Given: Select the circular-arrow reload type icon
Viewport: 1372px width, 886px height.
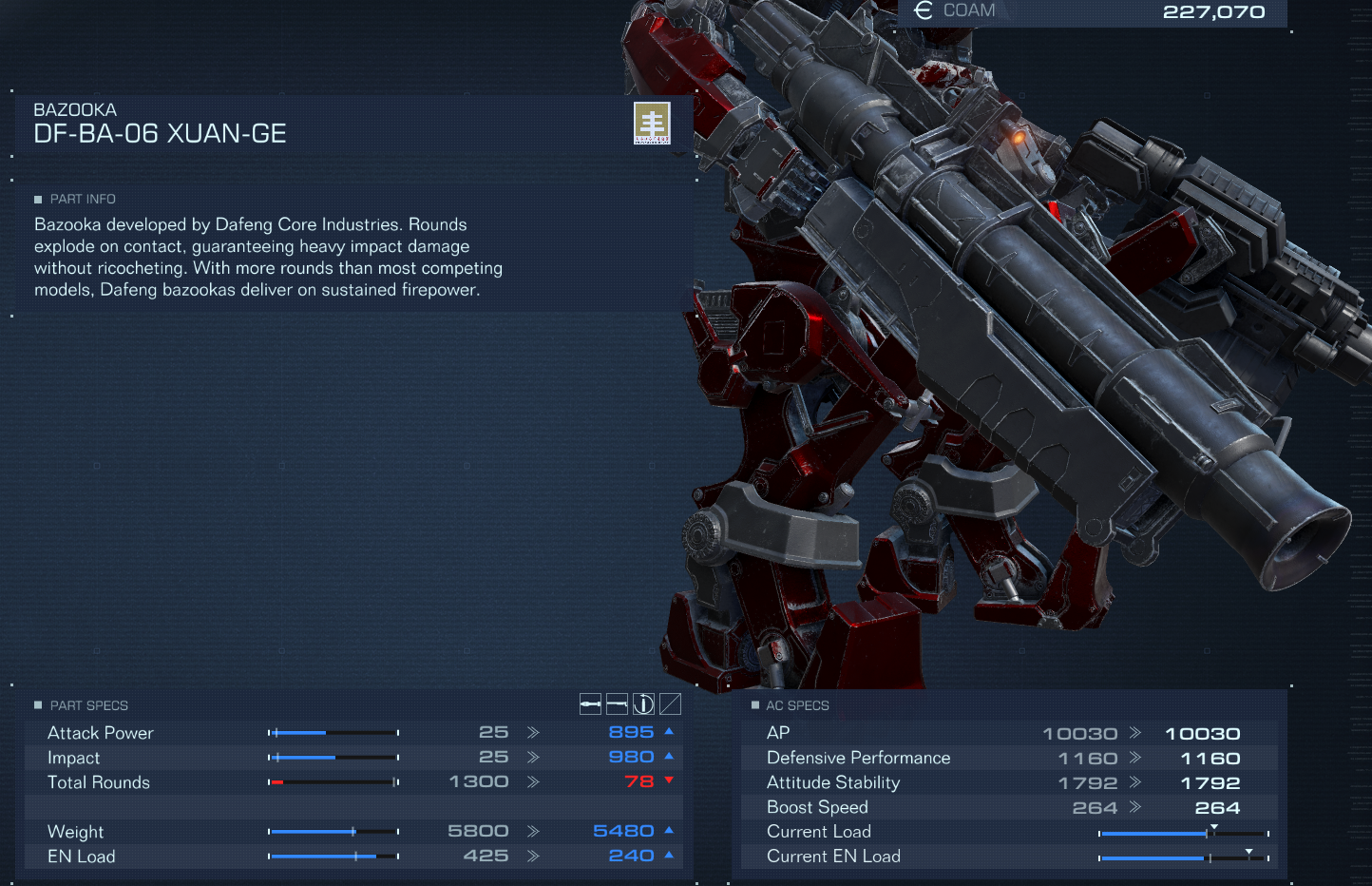Looking at the screenshot, I should click(643, 703).
